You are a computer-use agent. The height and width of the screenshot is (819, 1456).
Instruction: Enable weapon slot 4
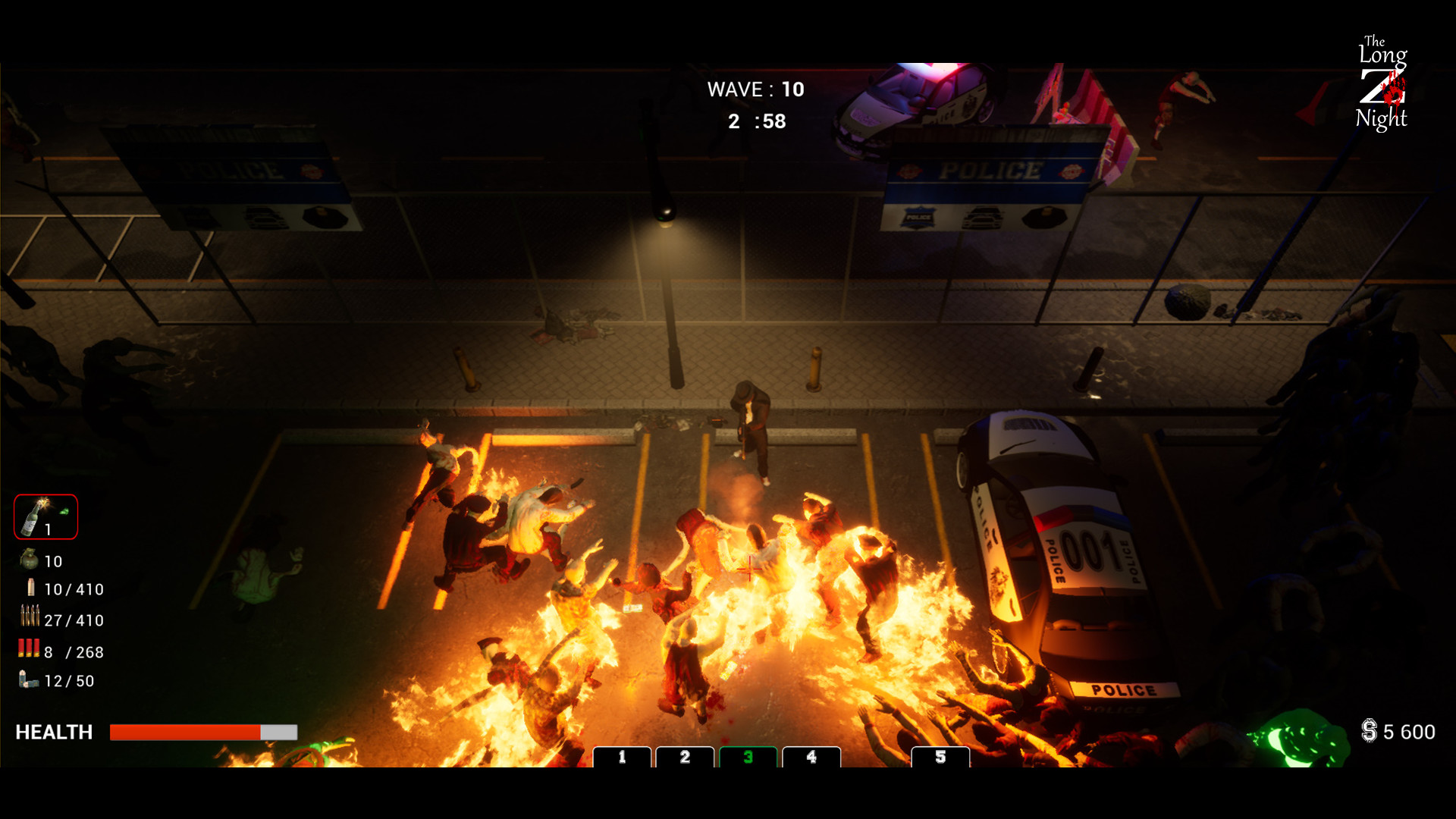(x=812, y=757)
